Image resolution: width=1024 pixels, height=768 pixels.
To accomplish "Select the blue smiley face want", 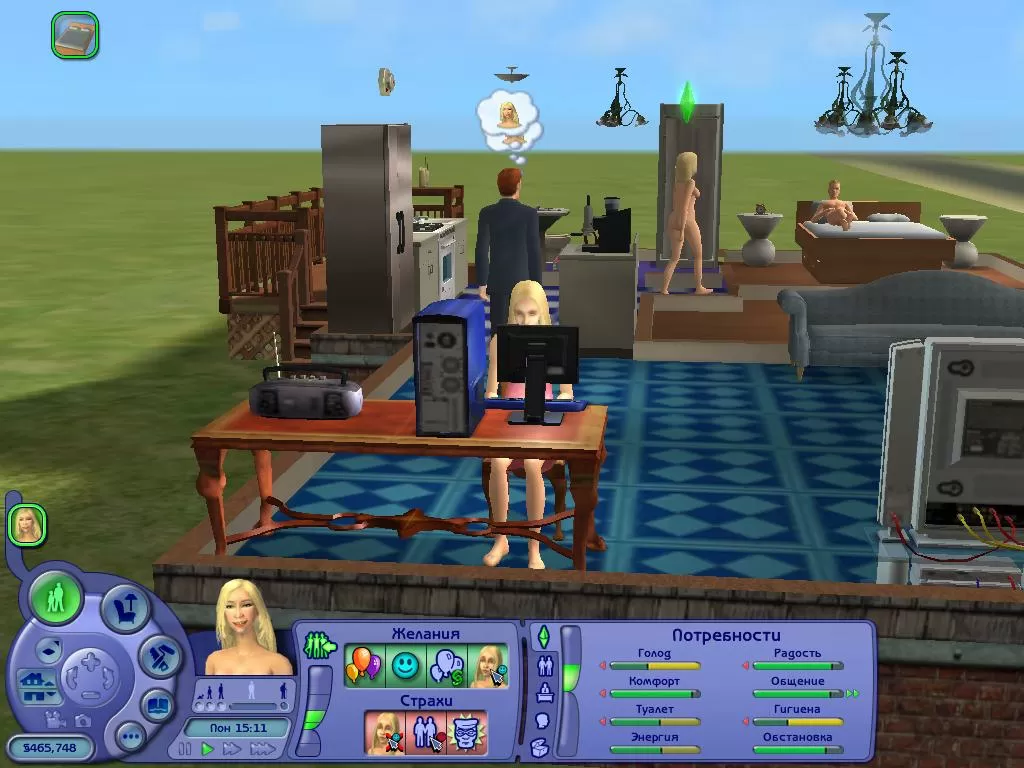I will coord(404,664).
